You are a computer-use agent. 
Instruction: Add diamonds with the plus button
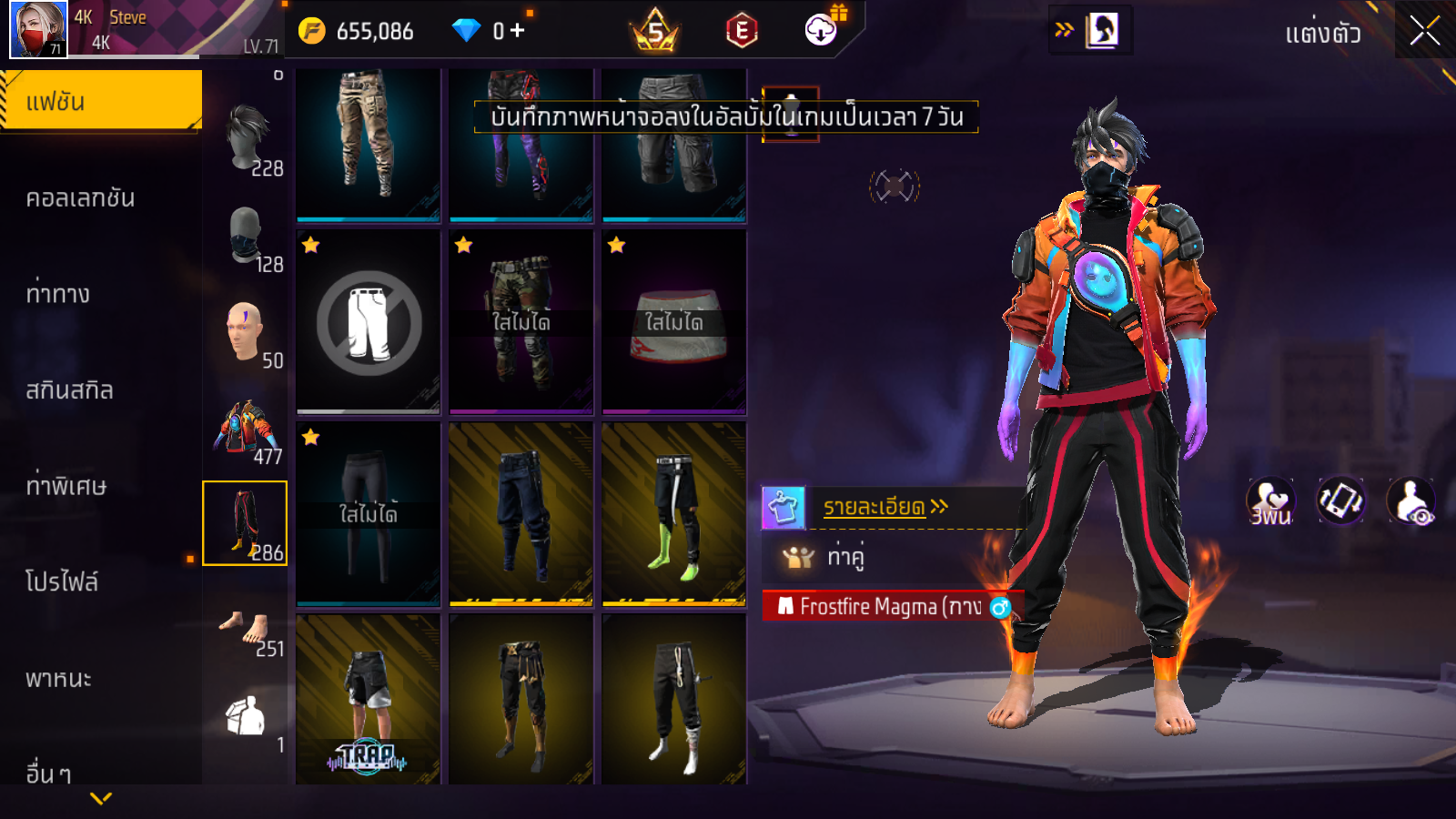click(517, 31)
